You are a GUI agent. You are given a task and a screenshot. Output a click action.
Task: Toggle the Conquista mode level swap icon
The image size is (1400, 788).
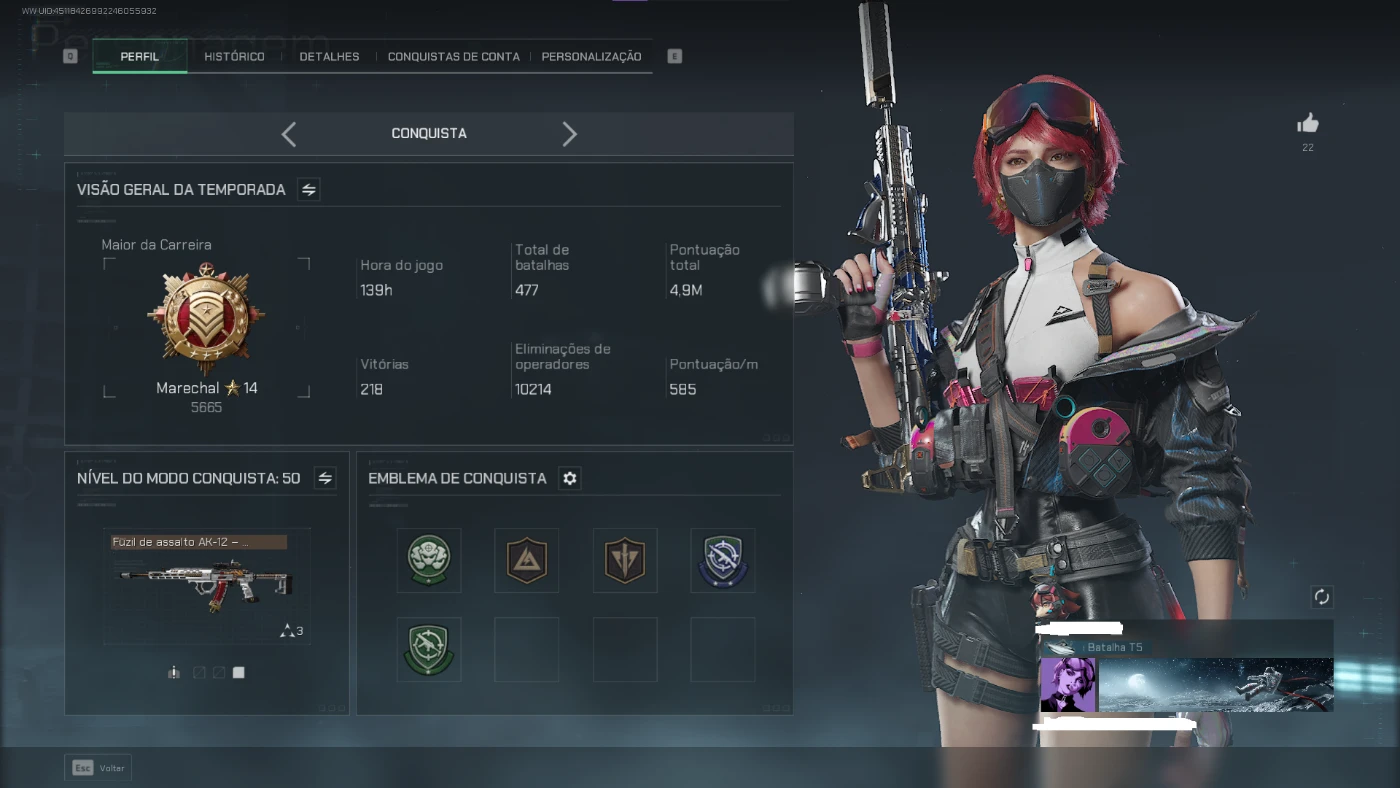325,479
